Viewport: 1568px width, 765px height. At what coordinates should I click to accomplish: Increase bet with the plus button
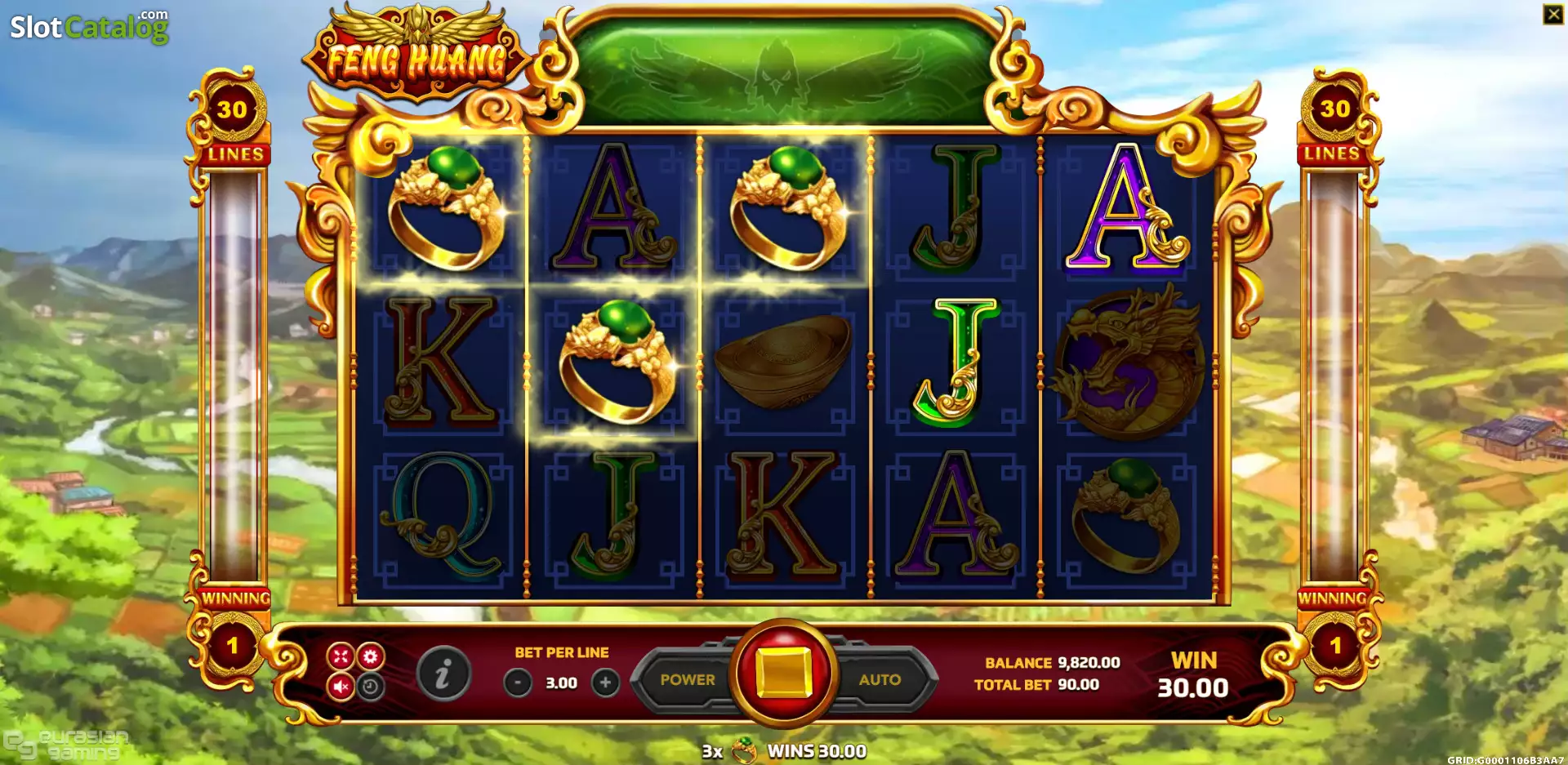(x=605, y=683)
